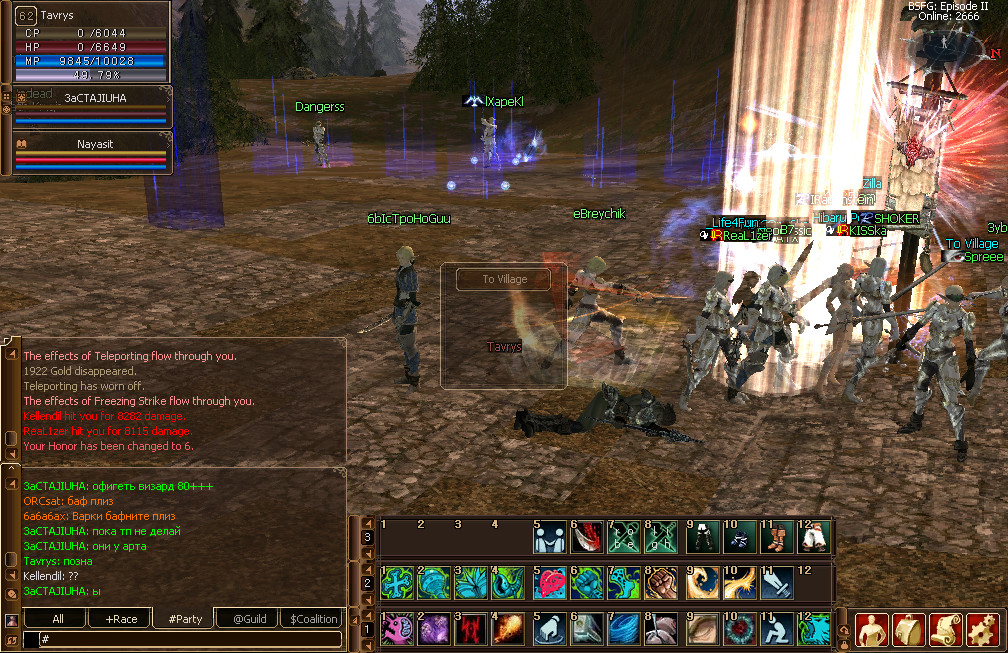This screenshot has height=653, width=1008.
Task: Open the +Race chat tab
Action: click(120, 619)
